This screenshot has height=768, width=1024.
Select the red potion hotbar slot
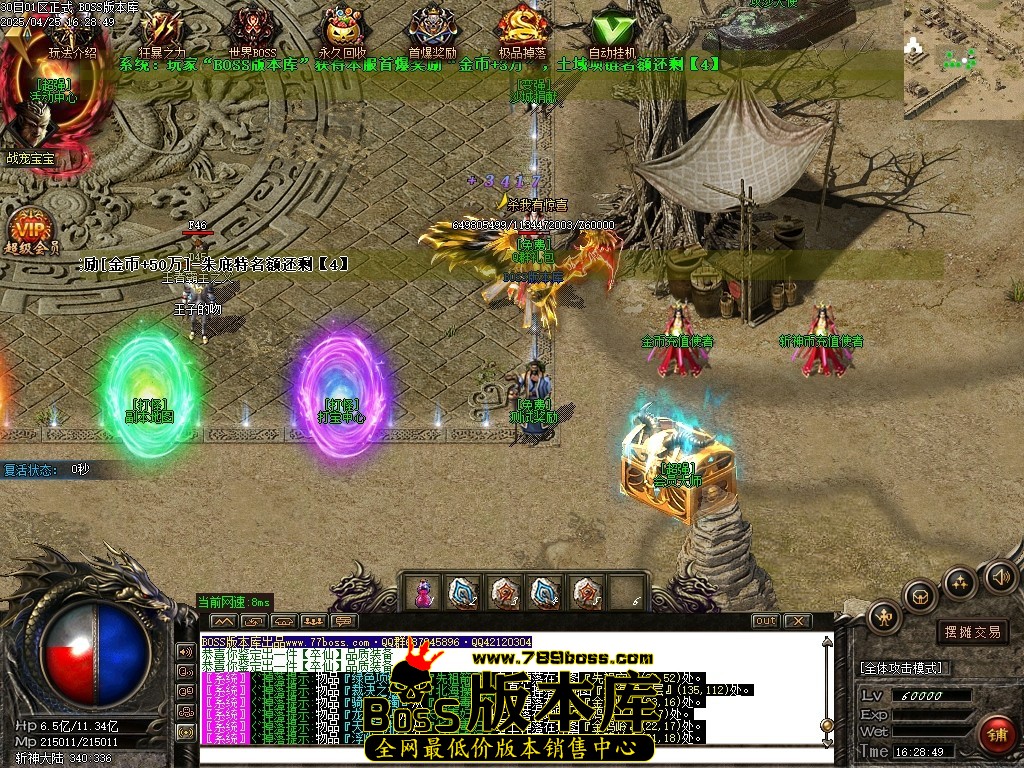(x=423, y=592)
